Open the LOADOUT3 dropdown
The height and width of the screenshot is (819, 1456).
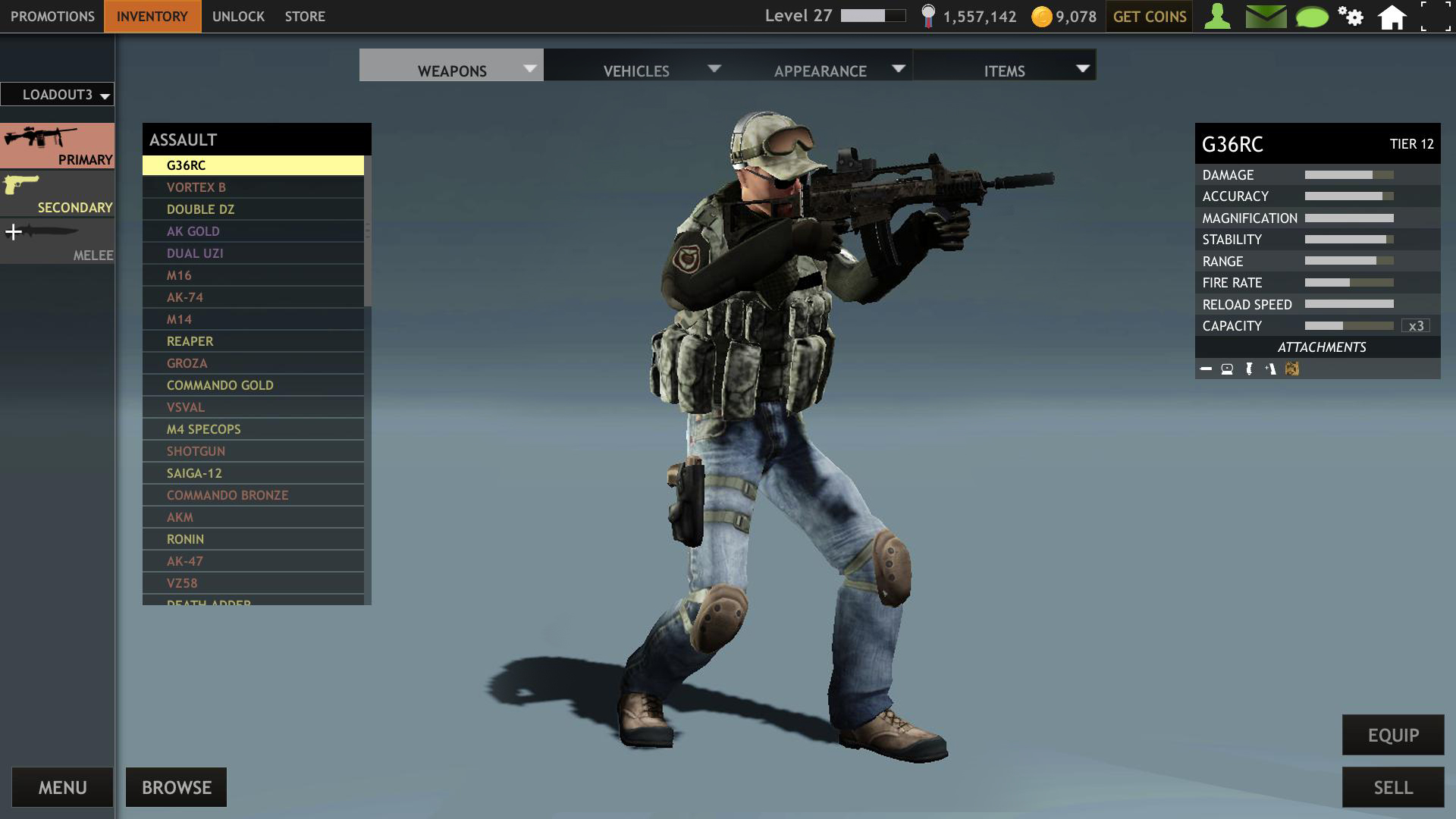pos(57,94)
